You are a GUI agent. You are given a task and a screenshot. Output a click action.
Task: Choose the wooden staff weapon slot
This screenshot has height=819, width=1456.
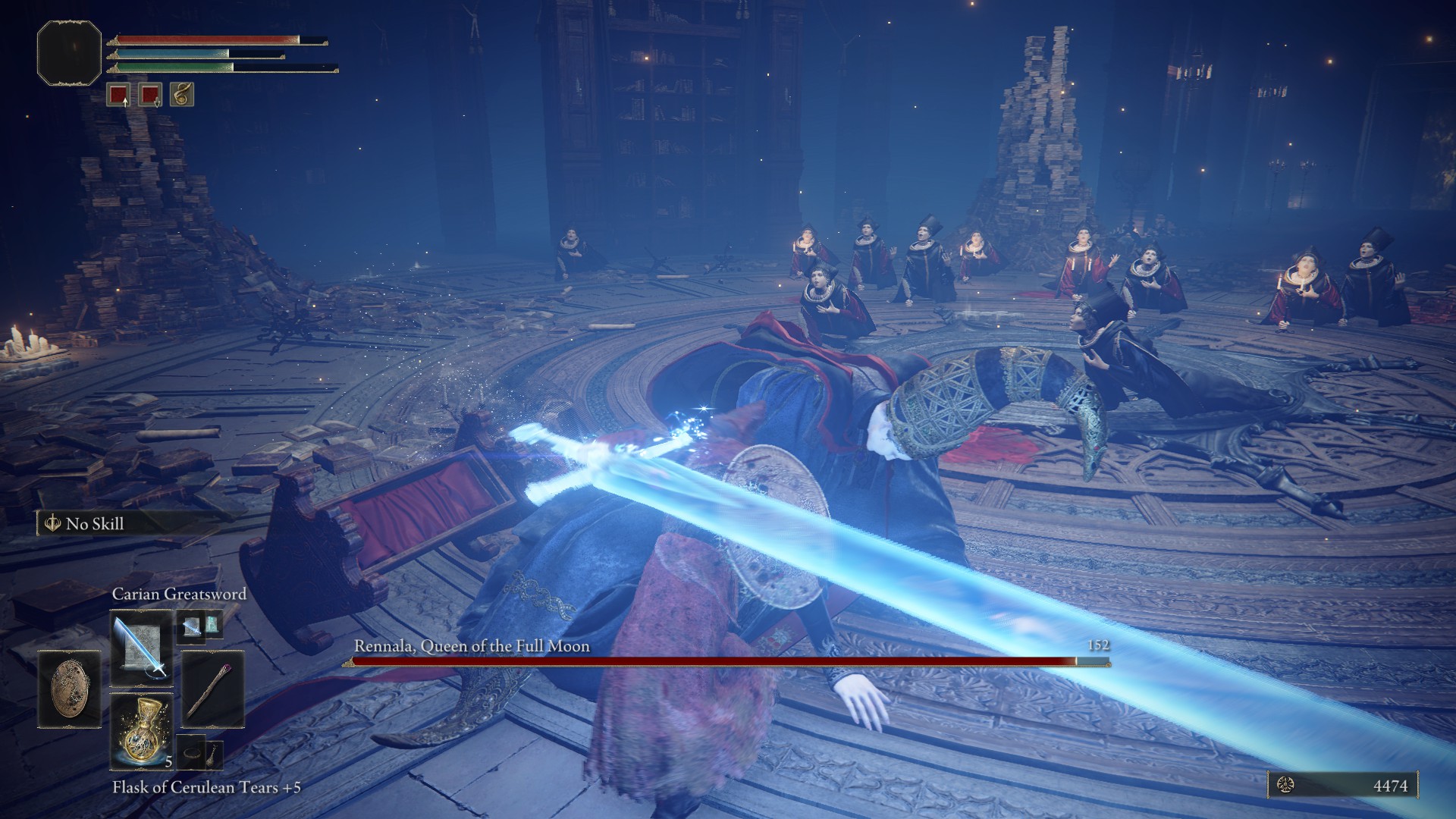[x=212, y=689]
